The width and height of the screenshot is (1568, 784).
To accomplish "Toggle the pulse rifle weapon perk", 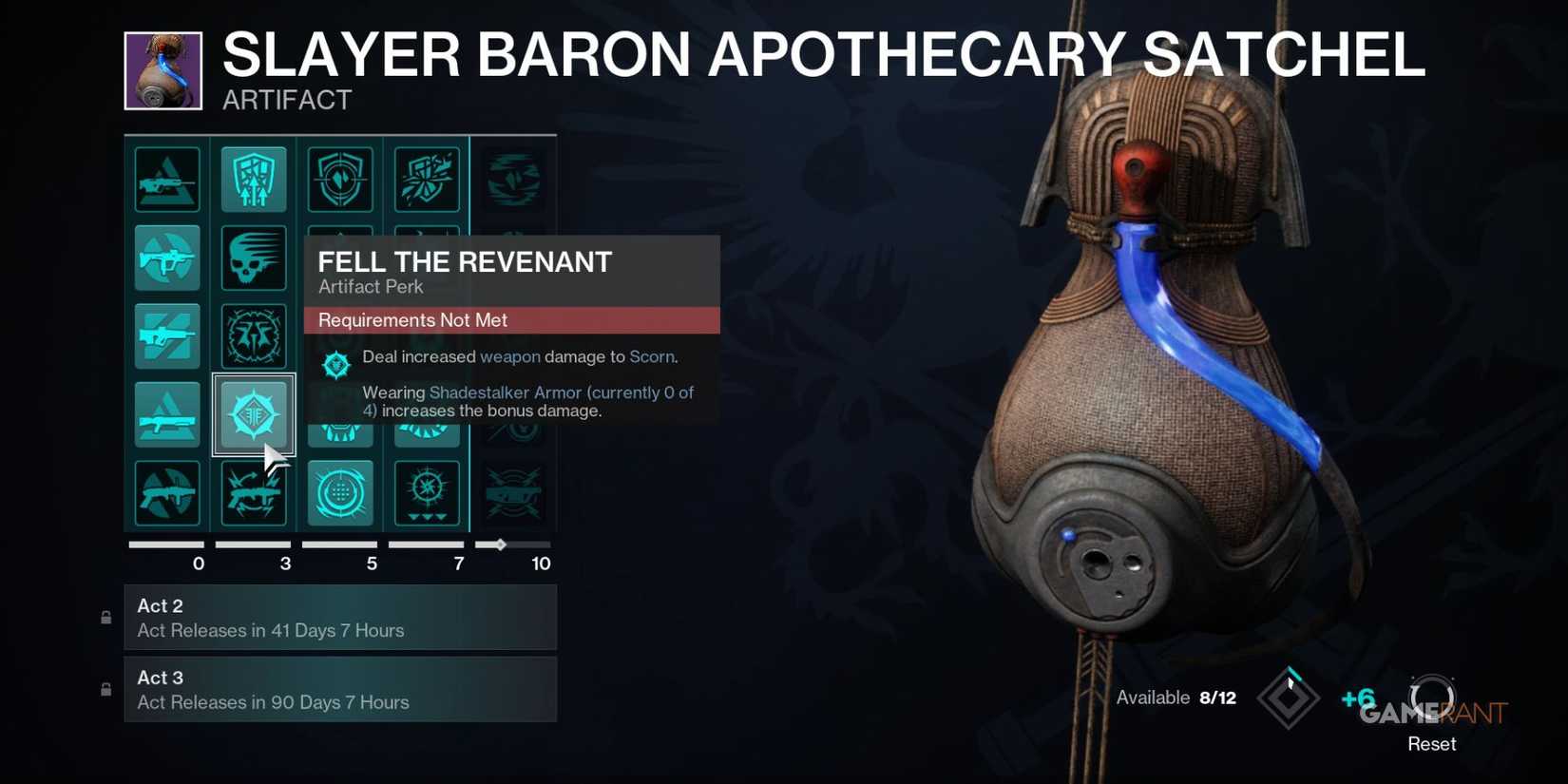I will [x=167, y=335].
